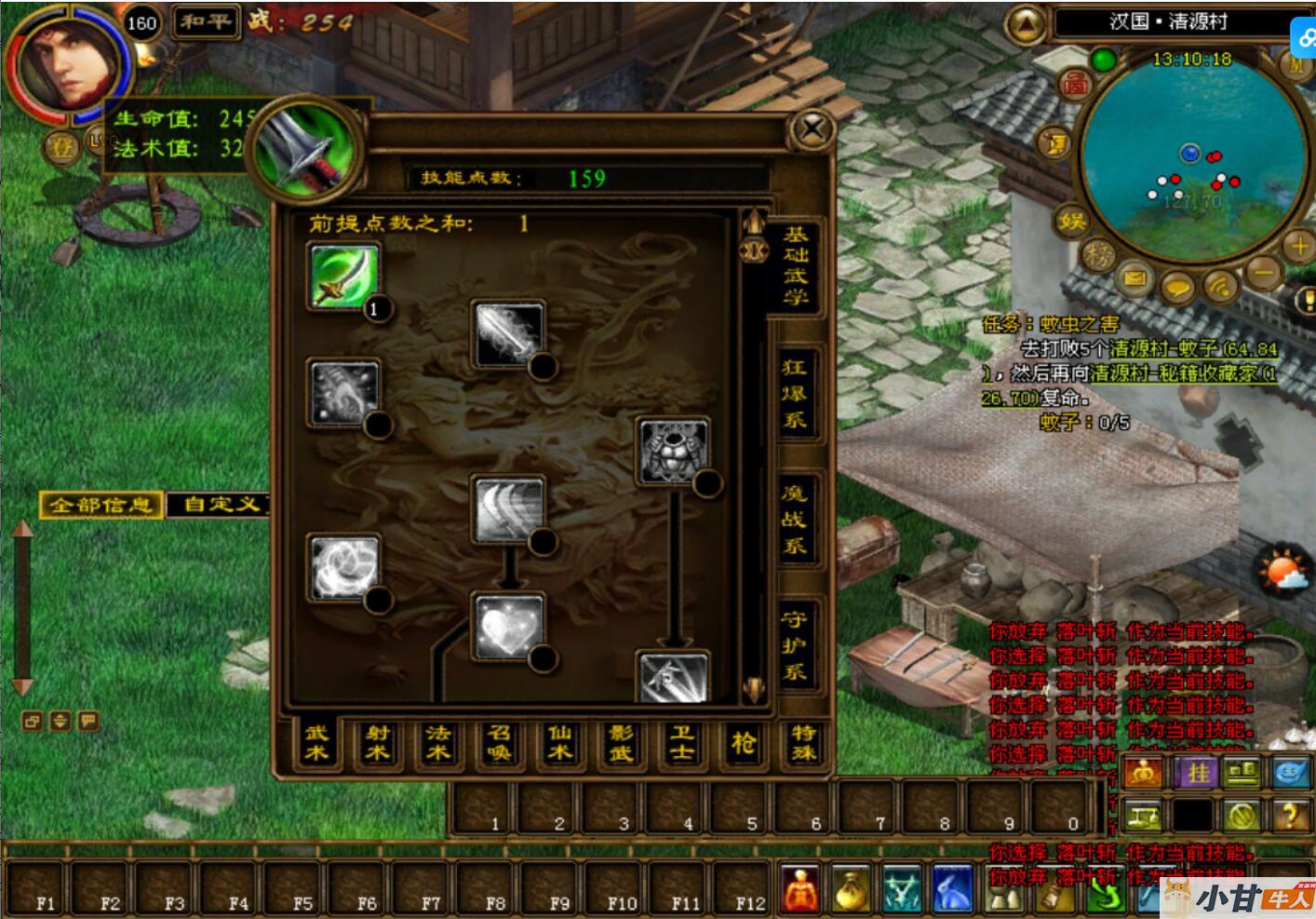Switch to the 狂爆系 skill branch
Screen dimensions: 1316x919
pos(794,394)
